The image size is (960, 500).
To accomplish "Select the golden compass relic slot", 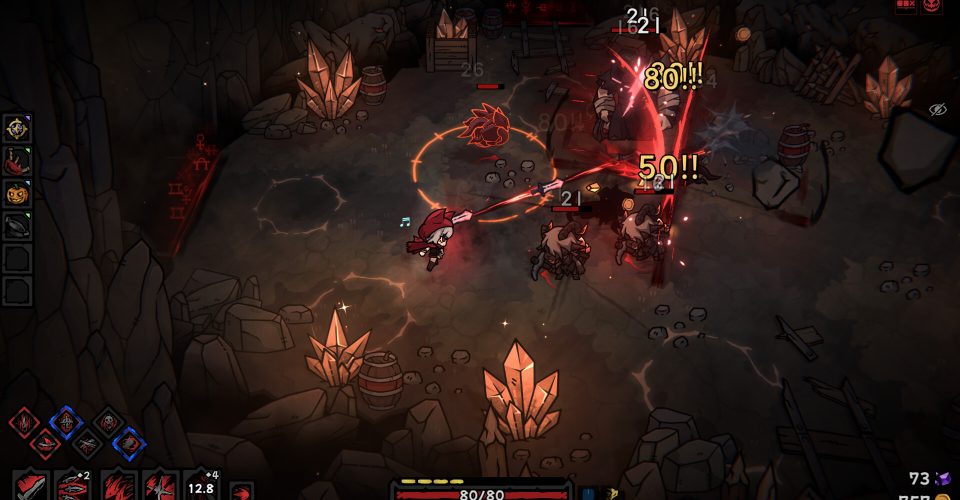I will coord(18,127).
